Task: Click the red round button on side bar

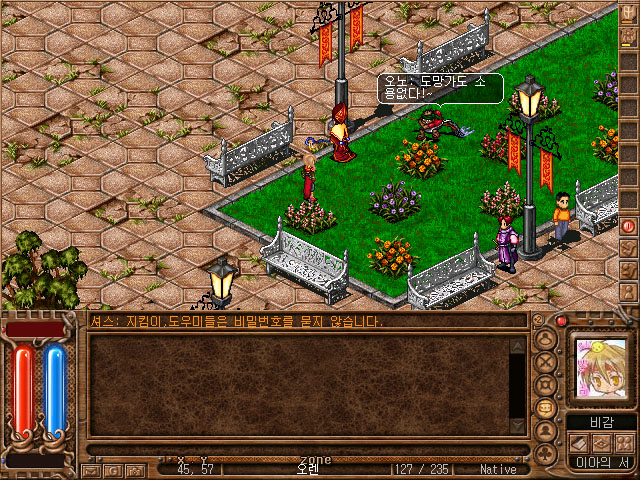Action: point(629,226)
